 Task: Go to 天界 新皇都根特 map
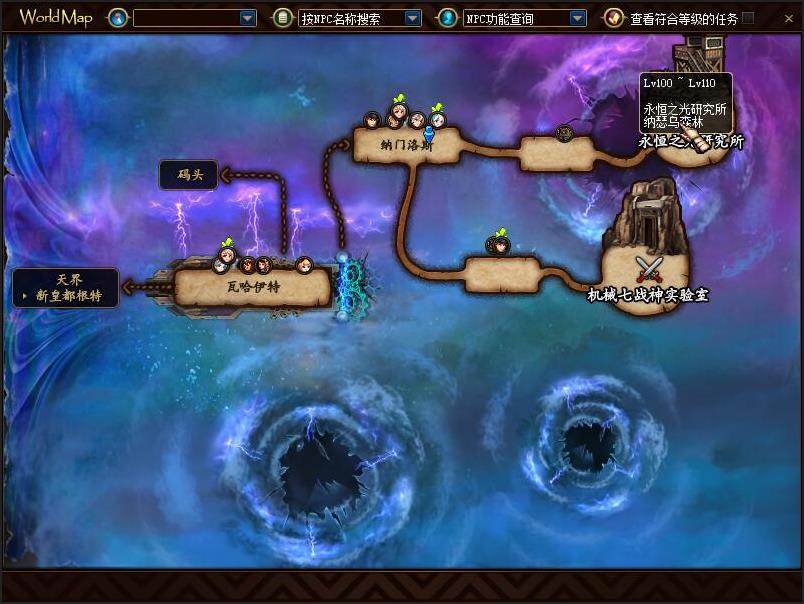[x=67, y=288]
